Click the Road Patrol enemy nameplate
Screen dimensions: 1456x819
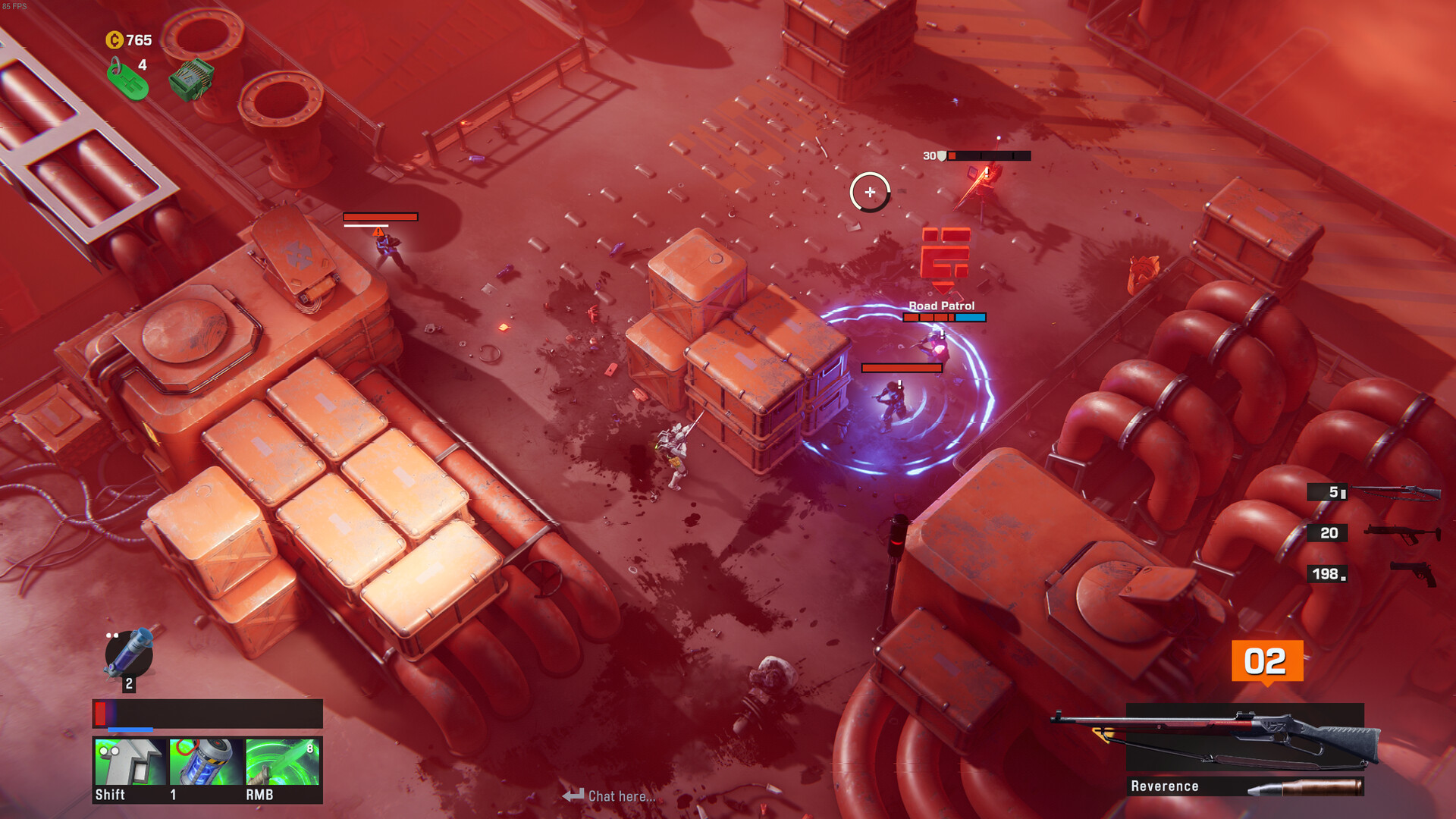tap(941, 306)
